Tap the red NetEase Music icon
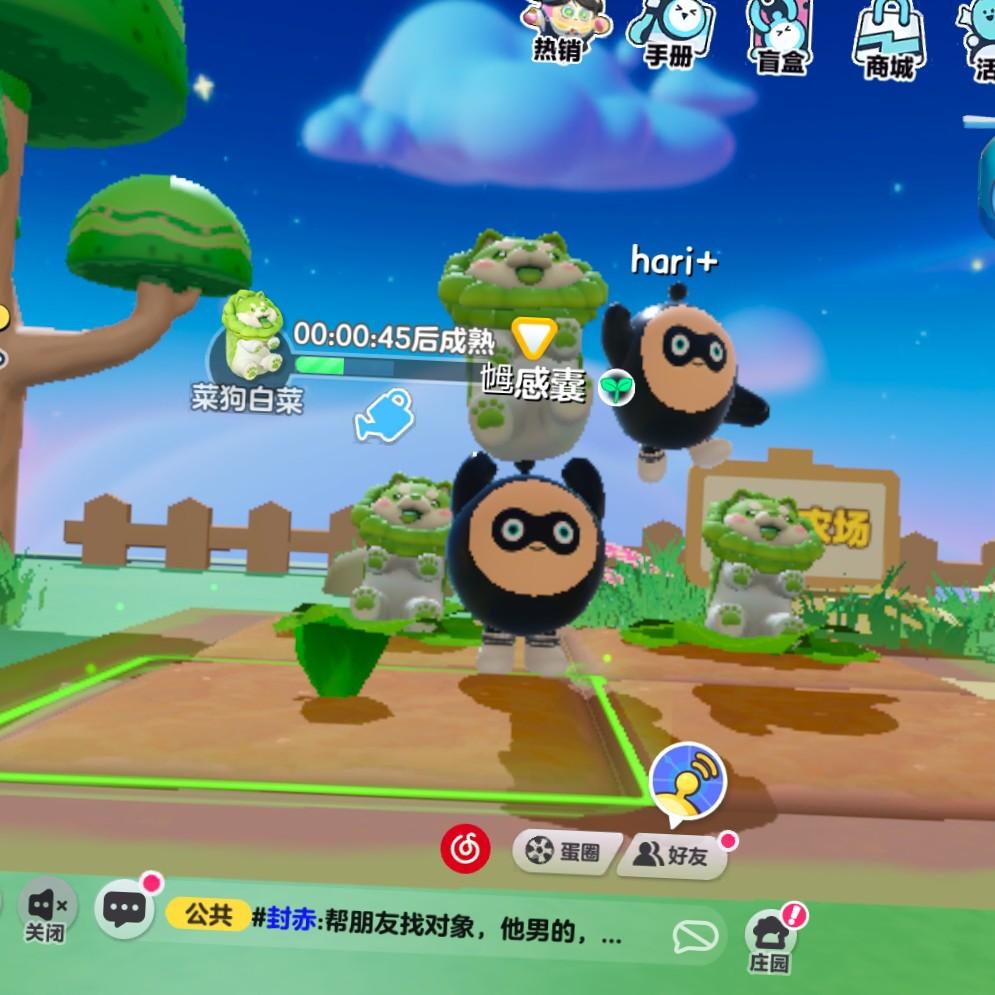This screenshot has width=995, height=995. click(x=465, y=851)
